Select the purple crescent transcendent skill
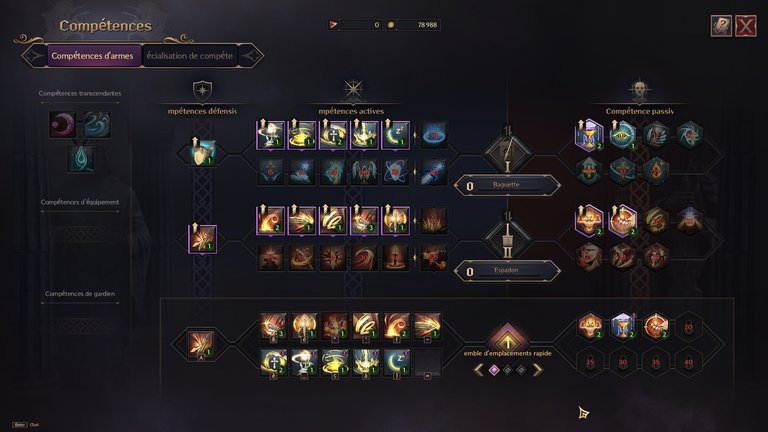This screenshot has width=768, height=432. pos(63,125)
